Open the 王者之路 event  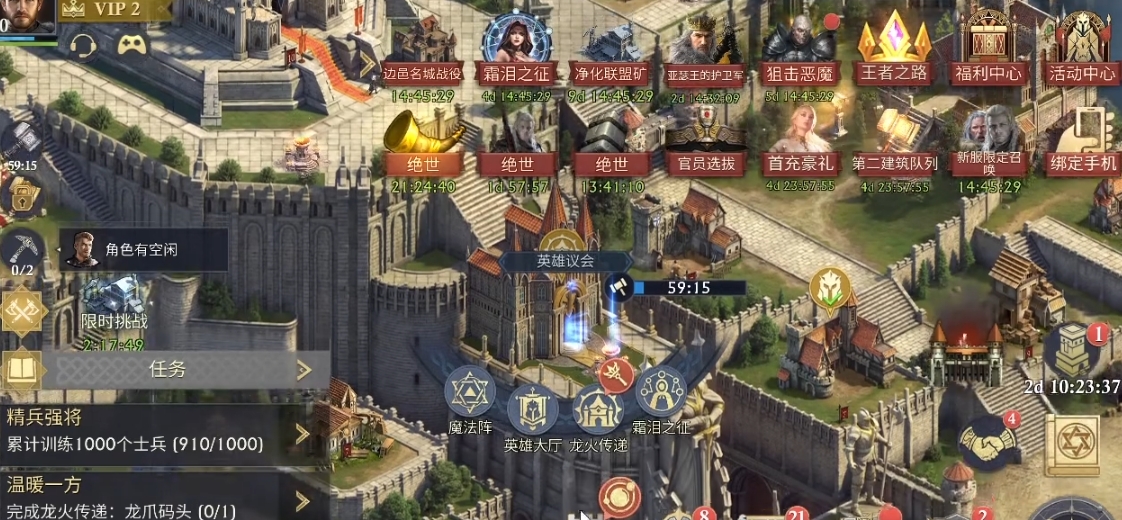[x=893, y=52]
